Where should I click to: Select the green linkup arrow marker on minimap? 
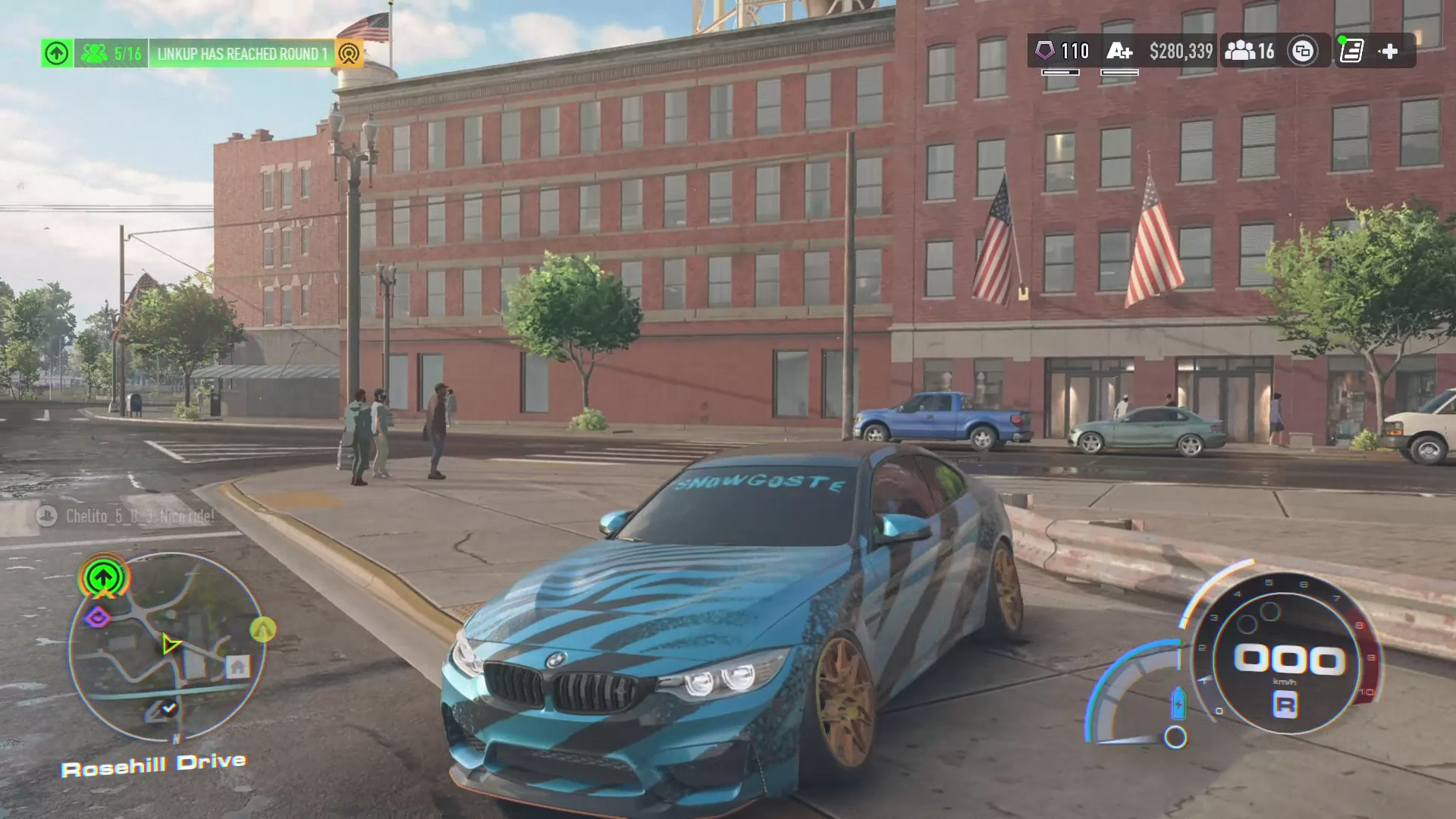[104, 579]
